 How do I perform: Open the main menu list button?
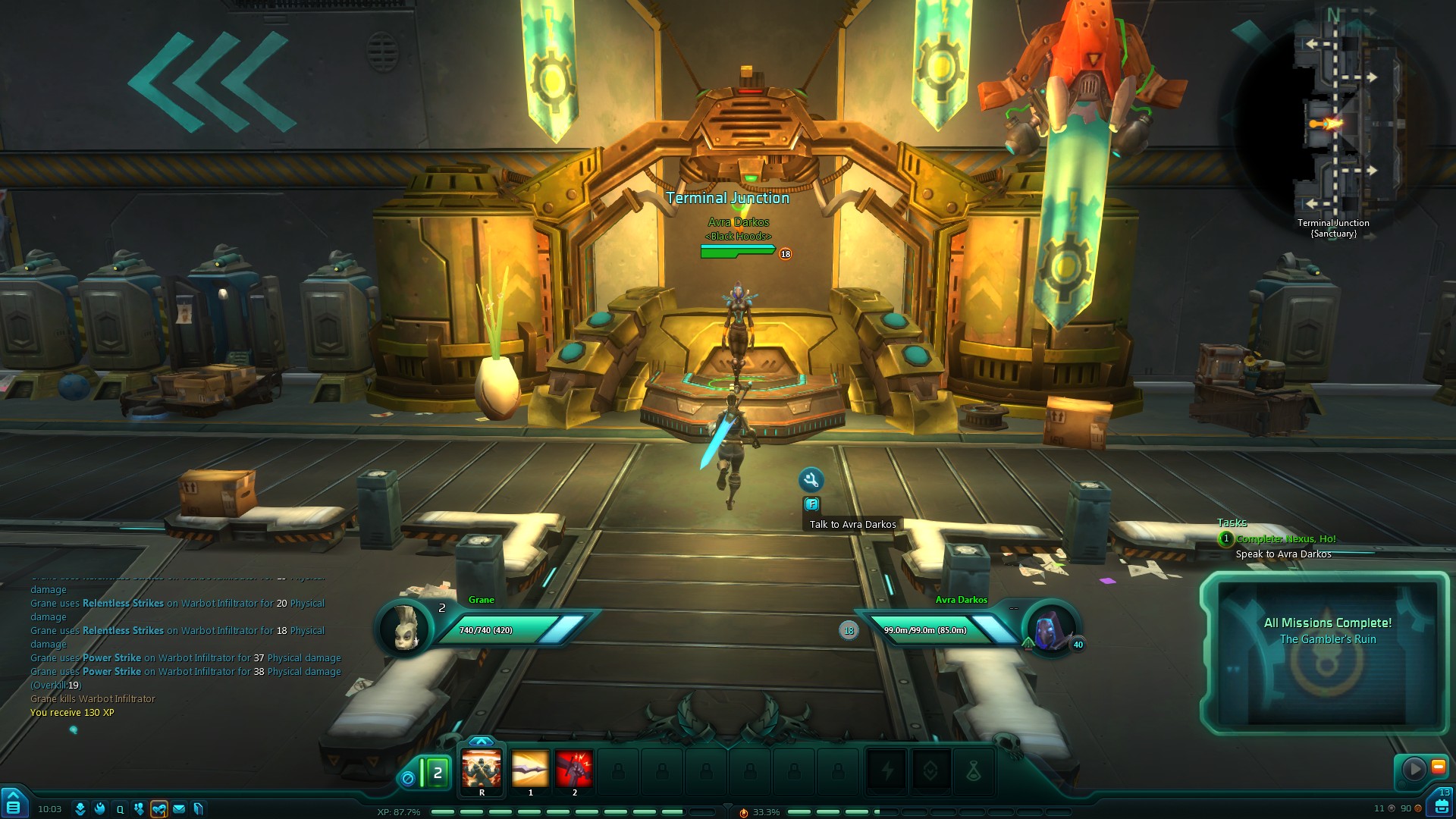tap(13, 806)
